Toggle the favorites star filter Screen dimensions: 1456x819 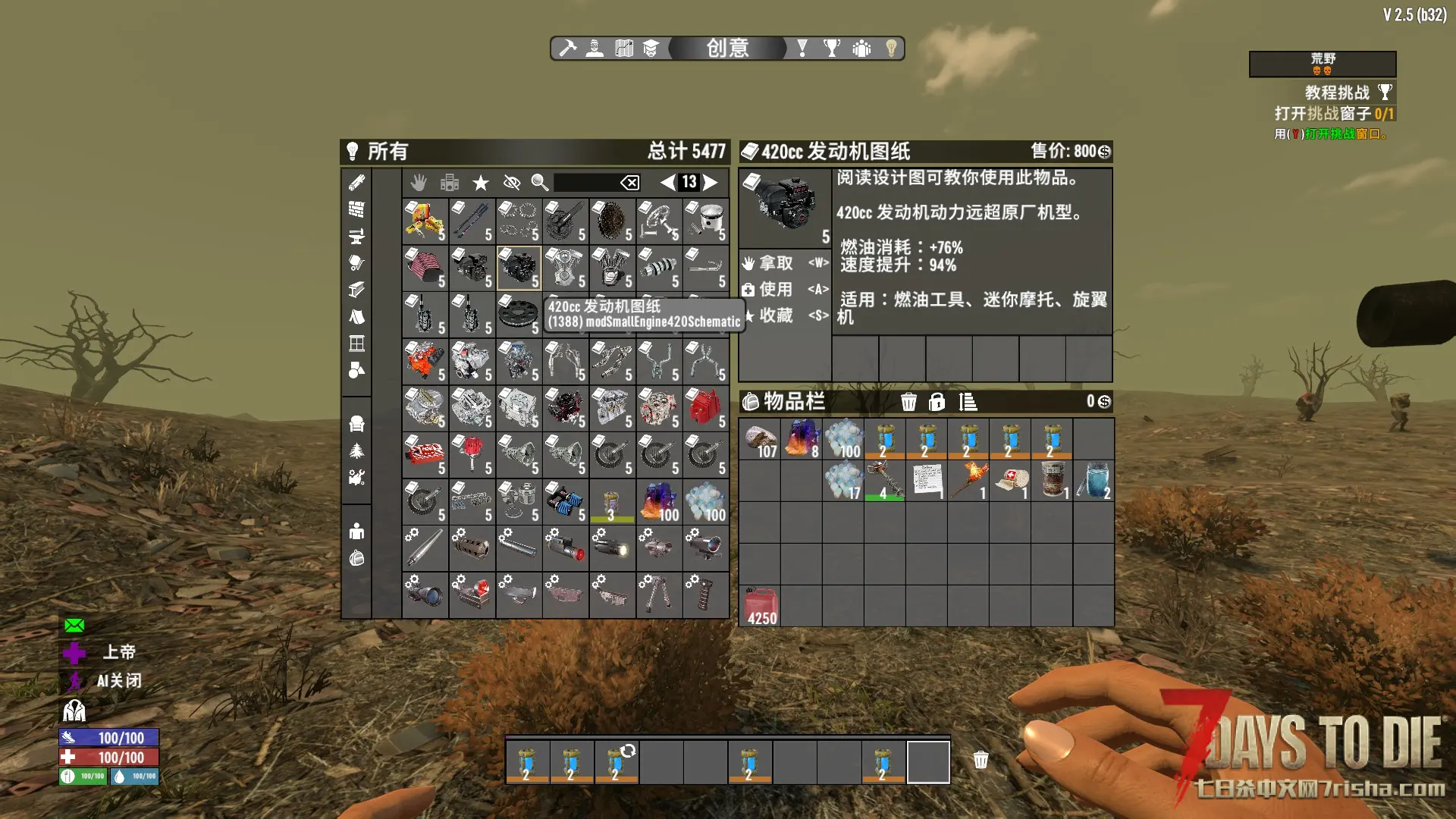coord(481,182)
